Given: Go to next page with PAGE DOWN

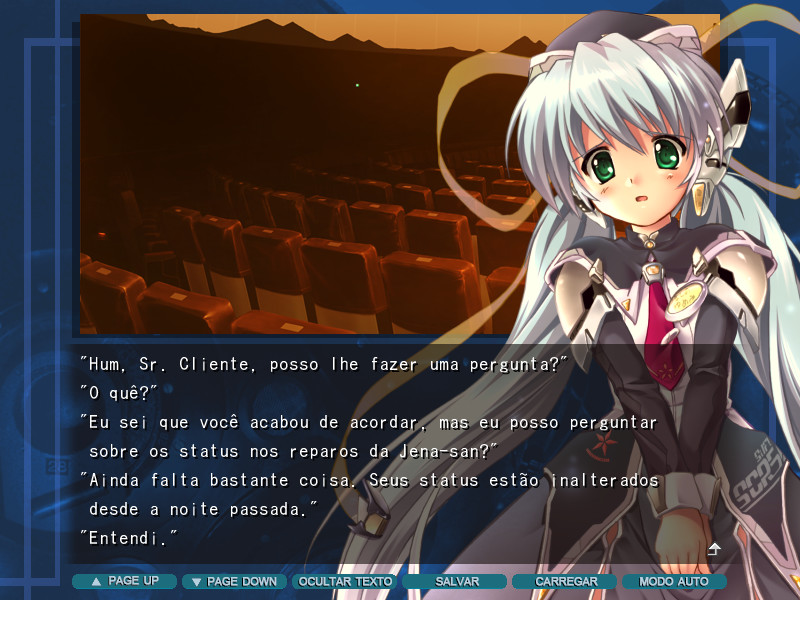Looking at the screenshot, I should [x=234, y=581].
